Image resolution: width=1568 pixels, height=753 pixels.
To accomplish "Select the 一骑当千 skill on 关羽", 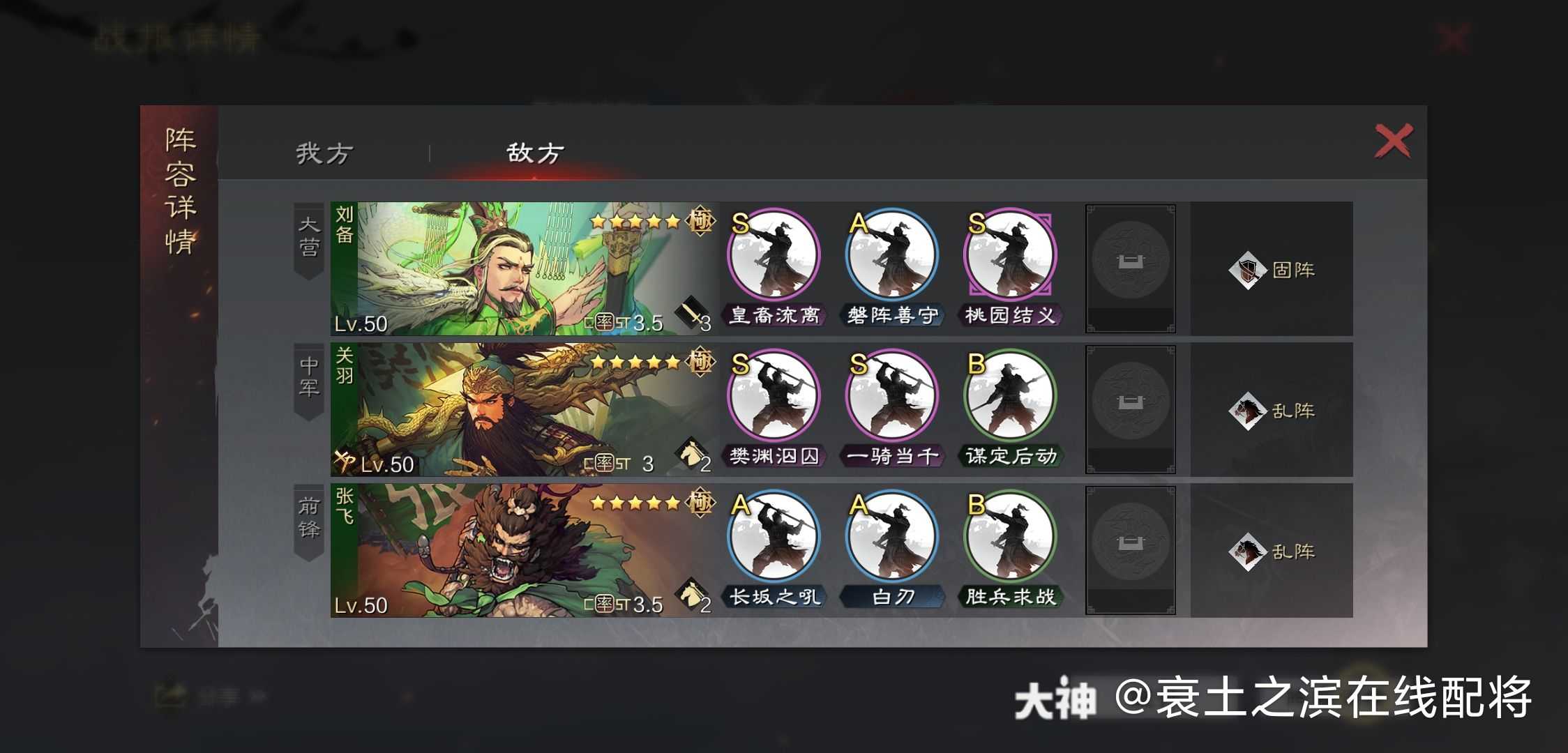I will point(893,396).
